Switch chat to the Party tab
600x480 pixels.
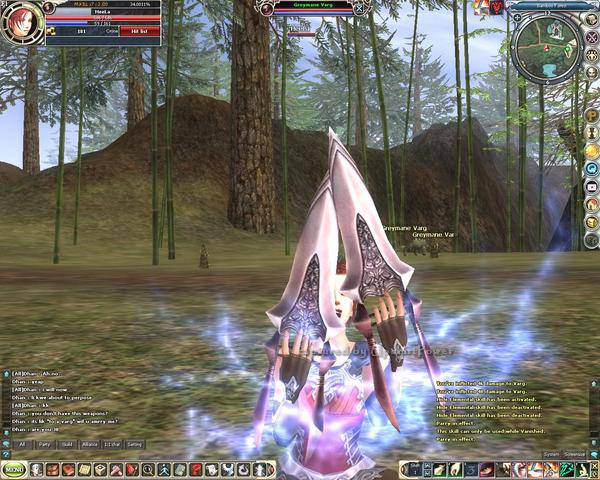(45, 444)
